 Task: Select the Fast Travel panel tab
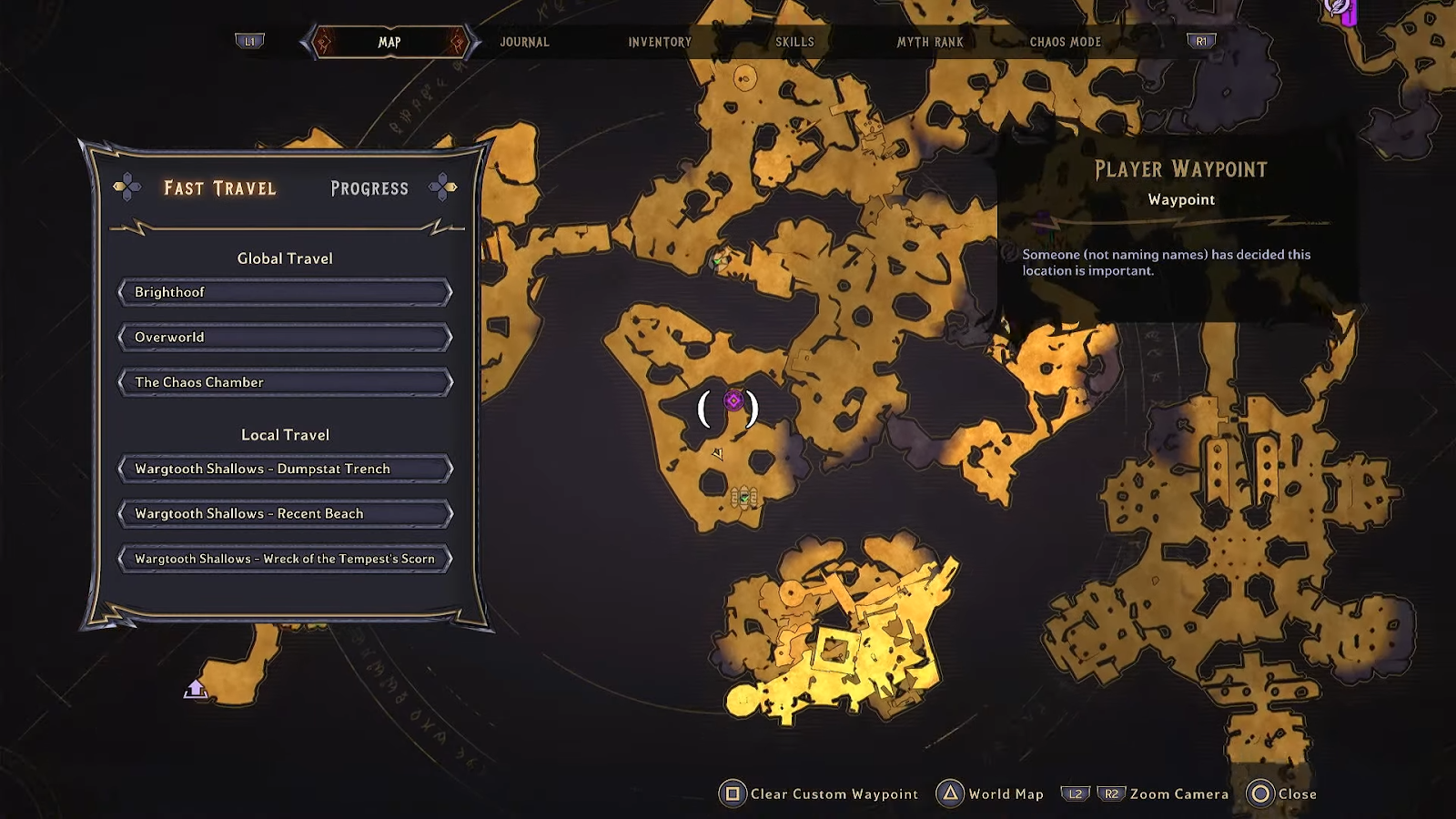pos(219,188)
